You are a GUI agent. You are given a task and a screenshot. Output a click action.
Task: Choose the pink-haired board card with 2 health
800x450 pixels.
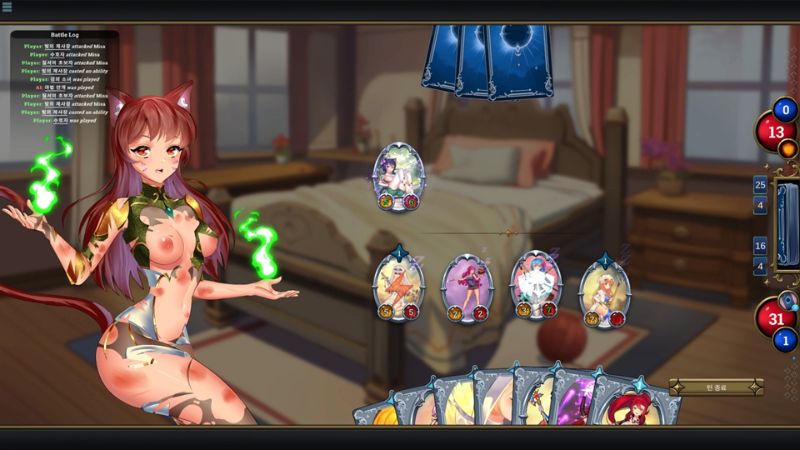(466, 286)
